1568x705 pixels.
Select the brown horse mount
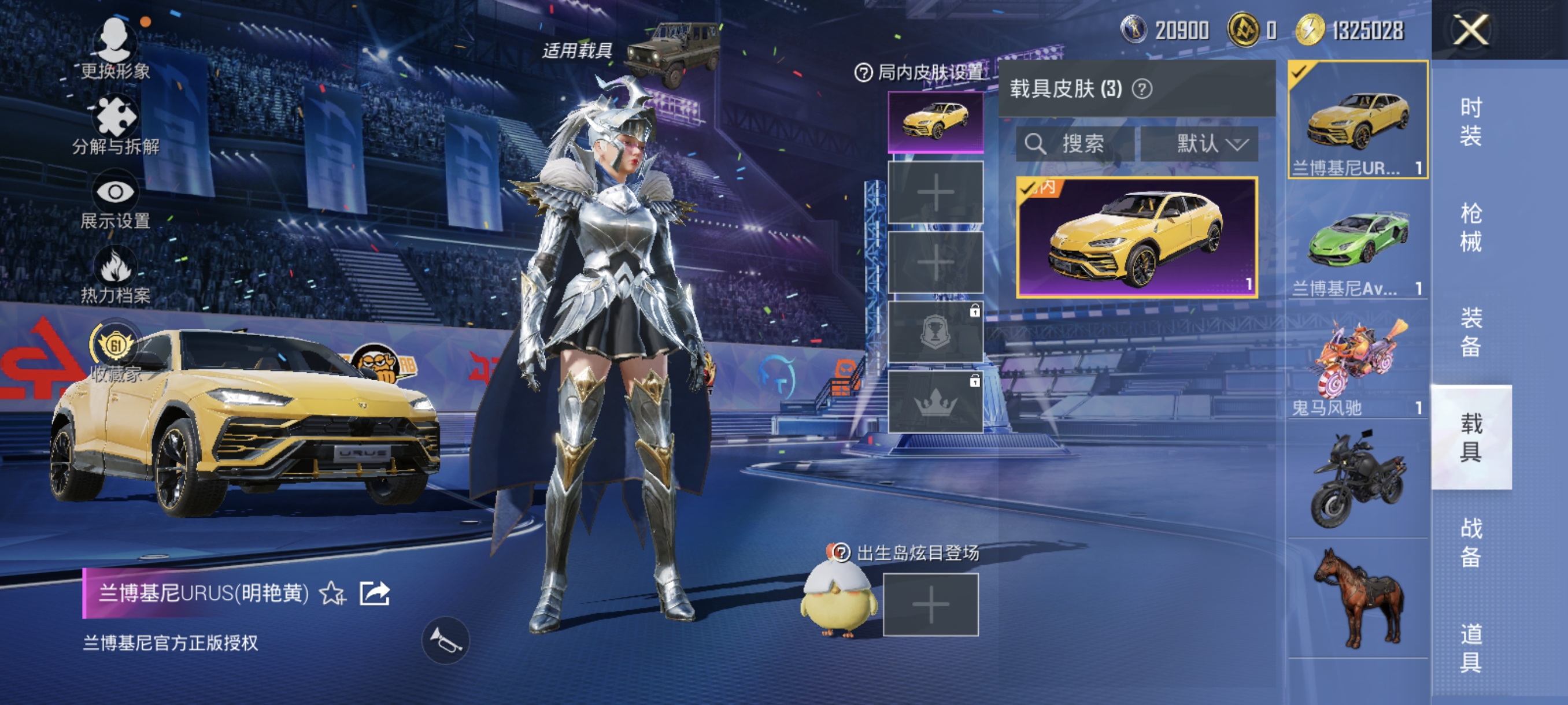point(1358,598)
